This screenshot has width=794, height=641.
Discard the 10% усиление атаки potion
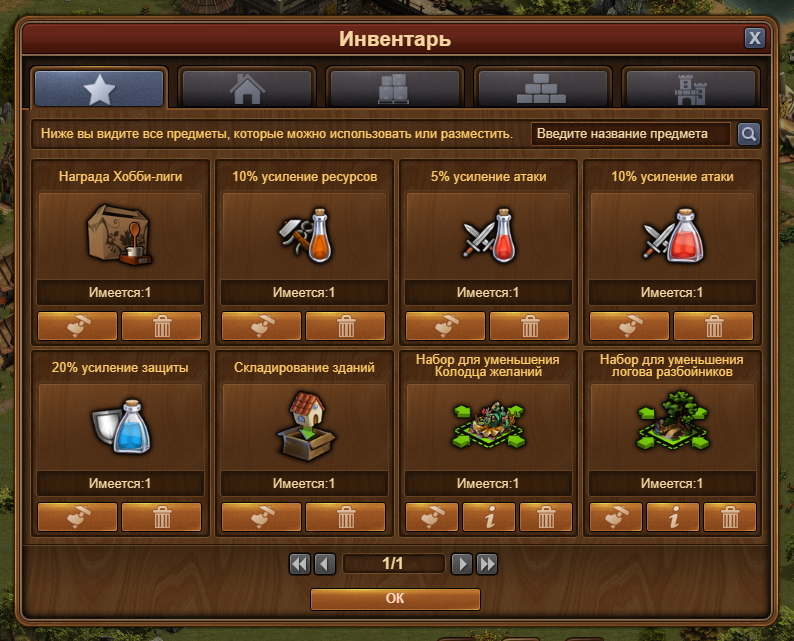[x=714, y=326]
